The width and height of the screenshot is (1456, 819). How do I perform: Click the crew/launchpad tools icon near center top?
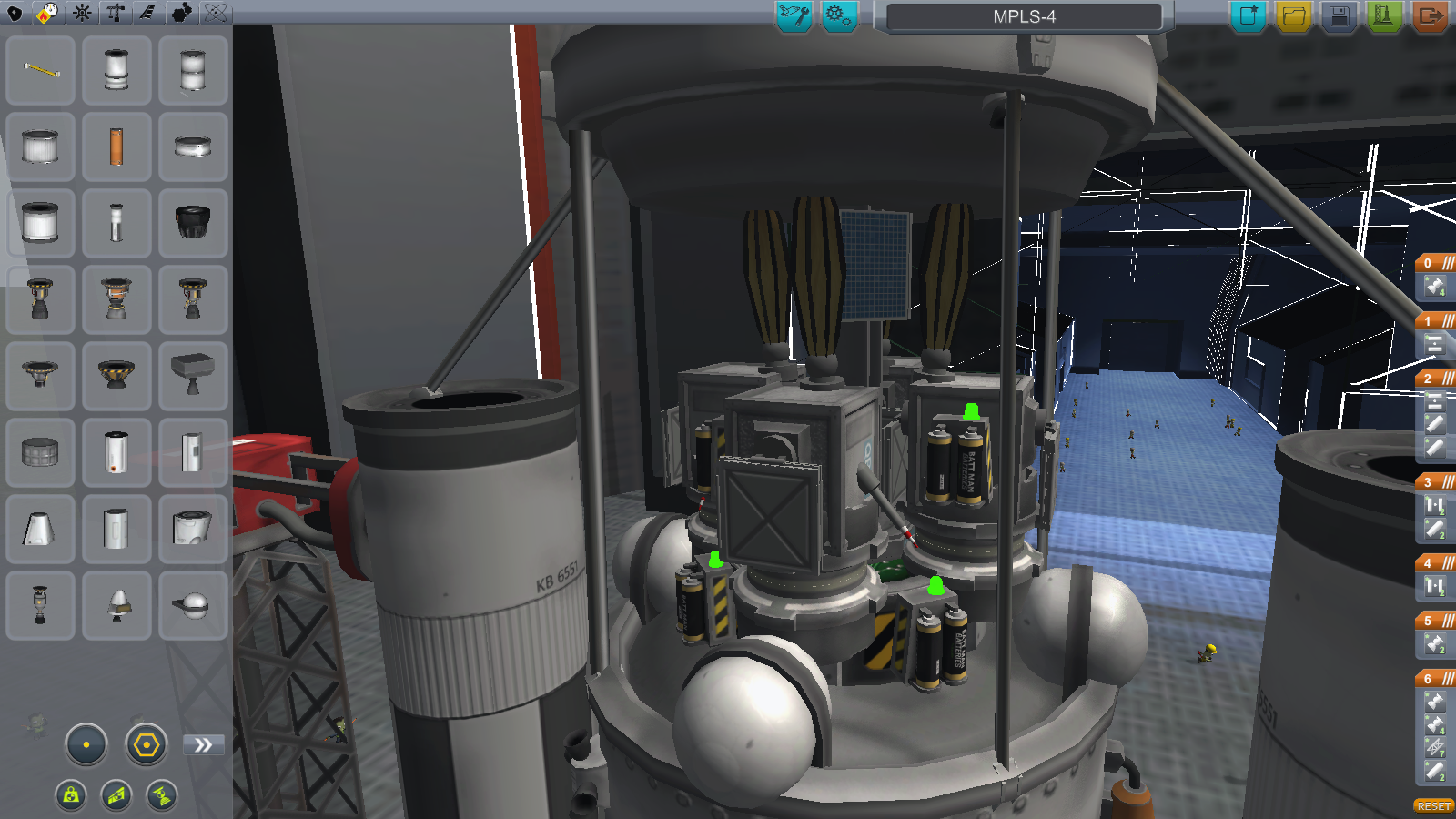tap(793, 15)
